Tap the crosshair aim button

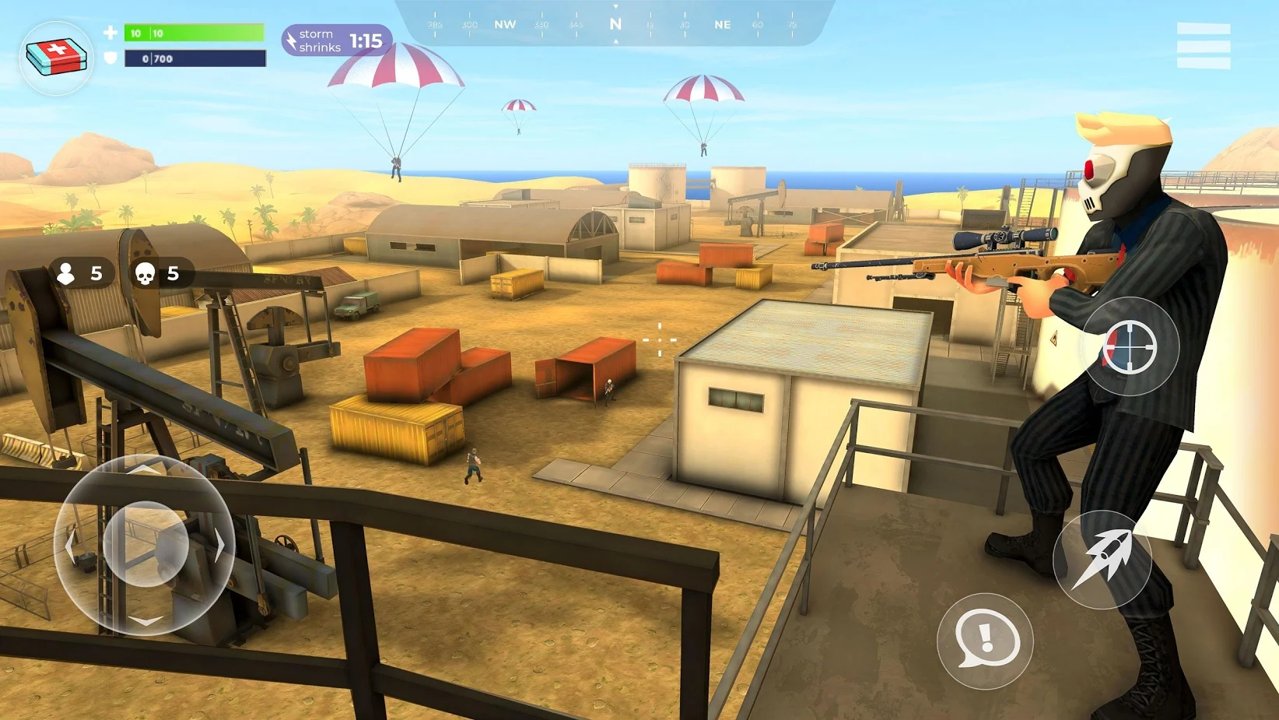click(1130, 347)
